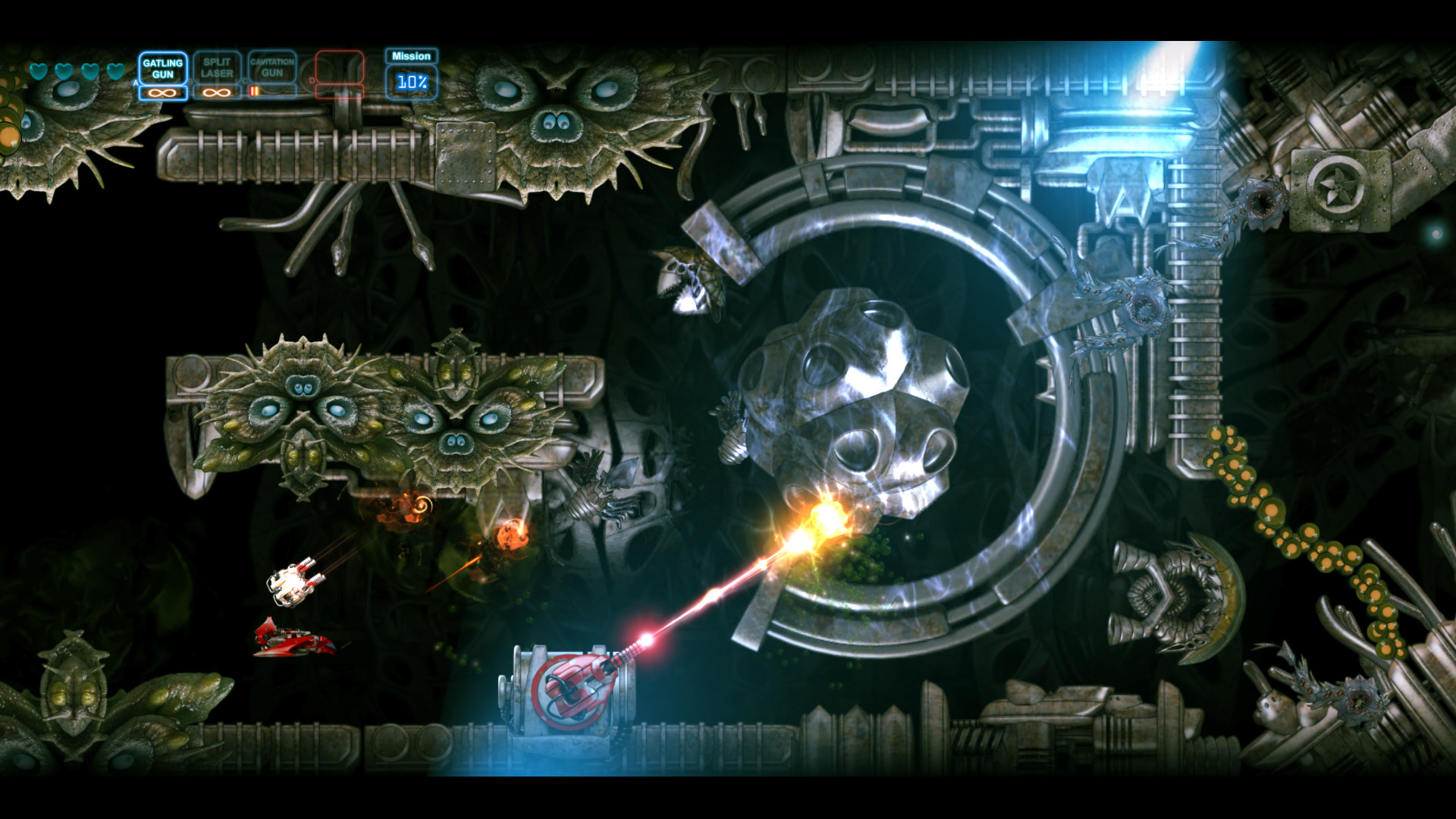Toggle the red slot D ammo frame
This screenshot has height=819, width=1456.
(338, 91)
